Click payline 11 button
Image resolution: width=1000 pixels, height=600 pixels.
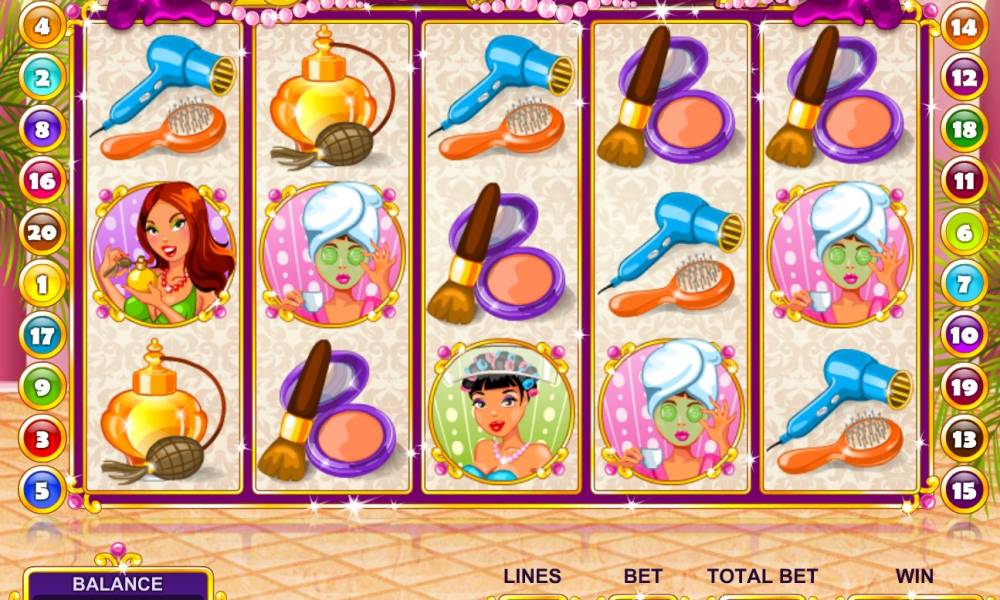coord(964,181)
